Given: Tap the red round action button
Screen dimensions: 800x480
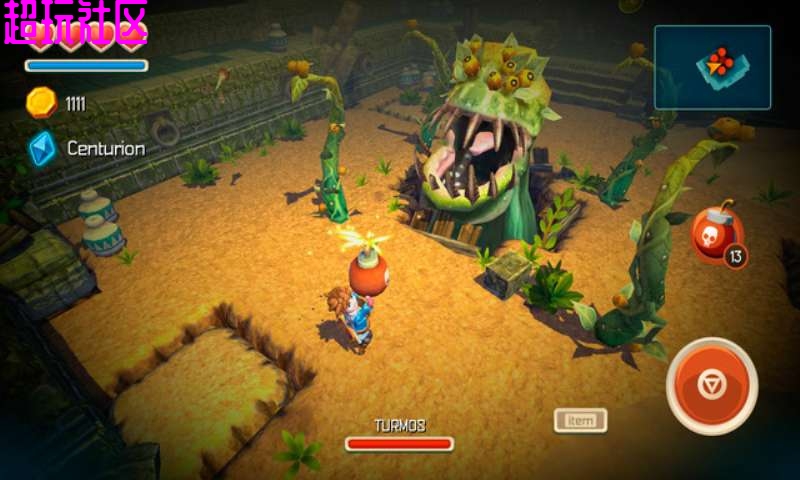Looking at the screenshot, I should coord(711,386).
